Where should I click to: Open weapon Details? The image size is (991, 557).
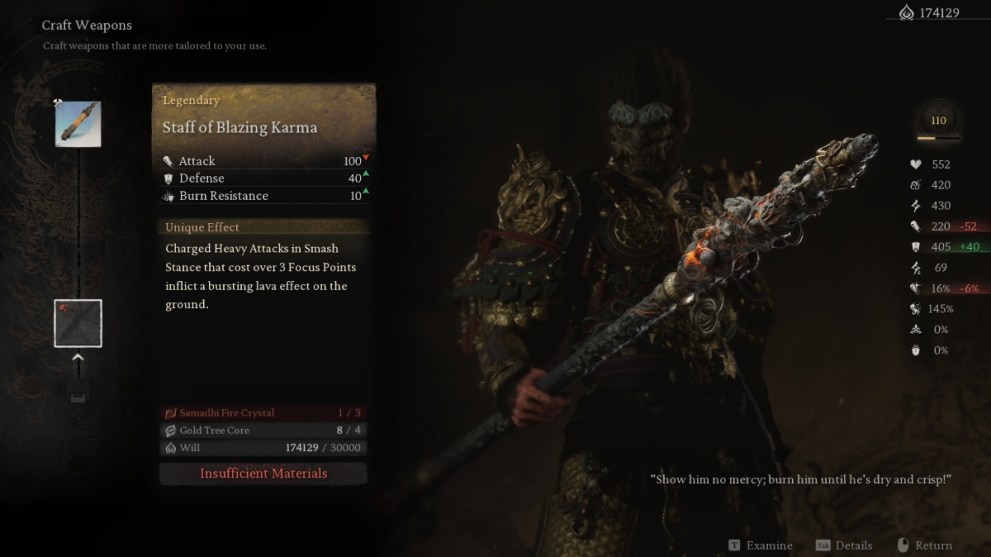coord(852,545)
